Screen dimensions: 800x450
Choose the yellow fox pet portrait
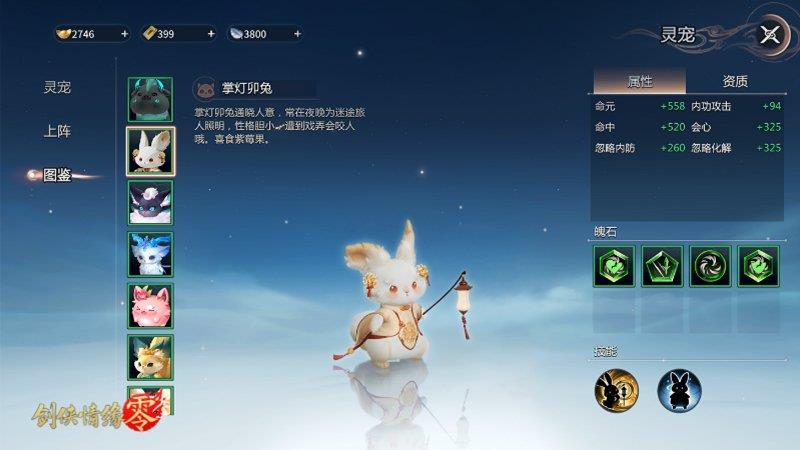pos(150,356)
